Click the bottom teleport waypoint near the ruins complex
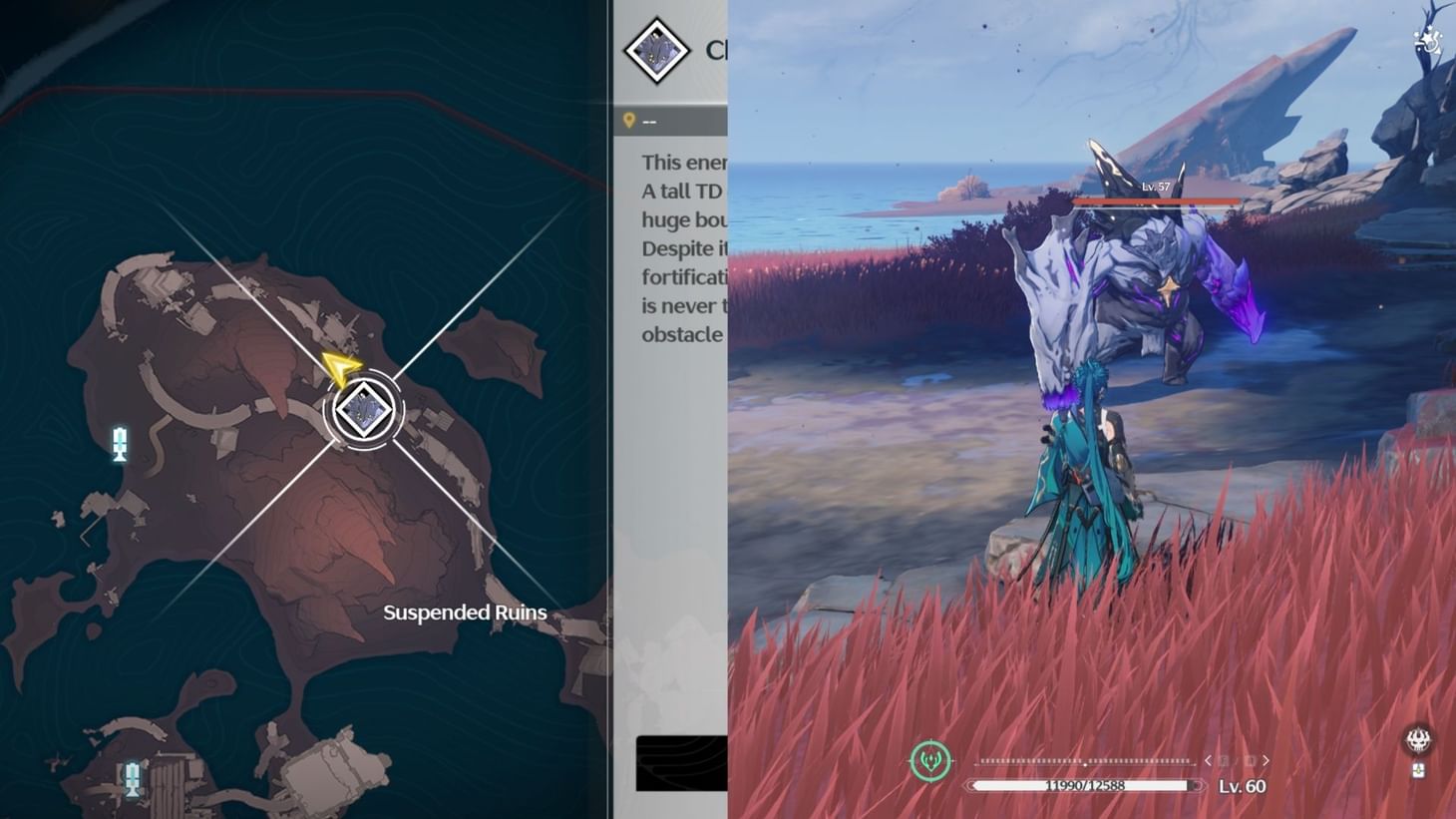Screen dimensions: 1456x819 [x=133, y=776]
